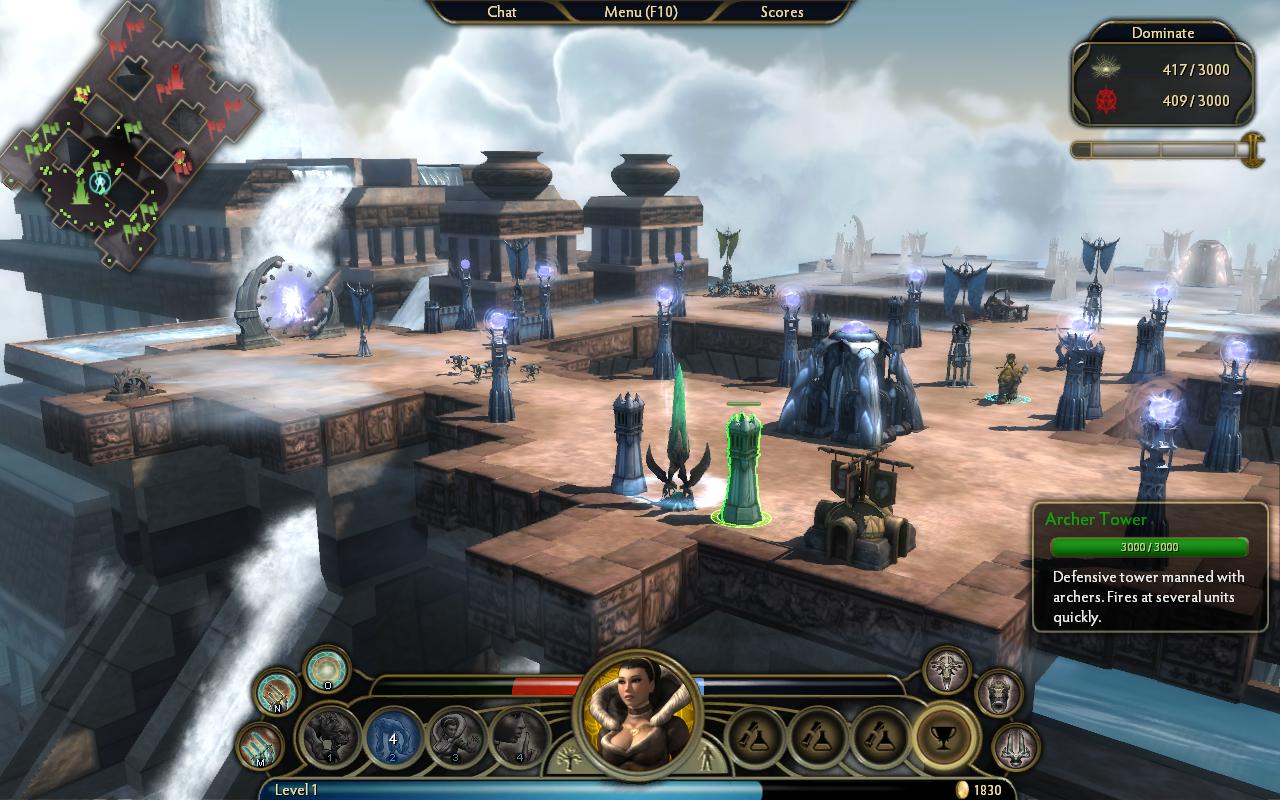Activate ability 3 with the woman icon

pyautogui.click(x=457, y=737)
